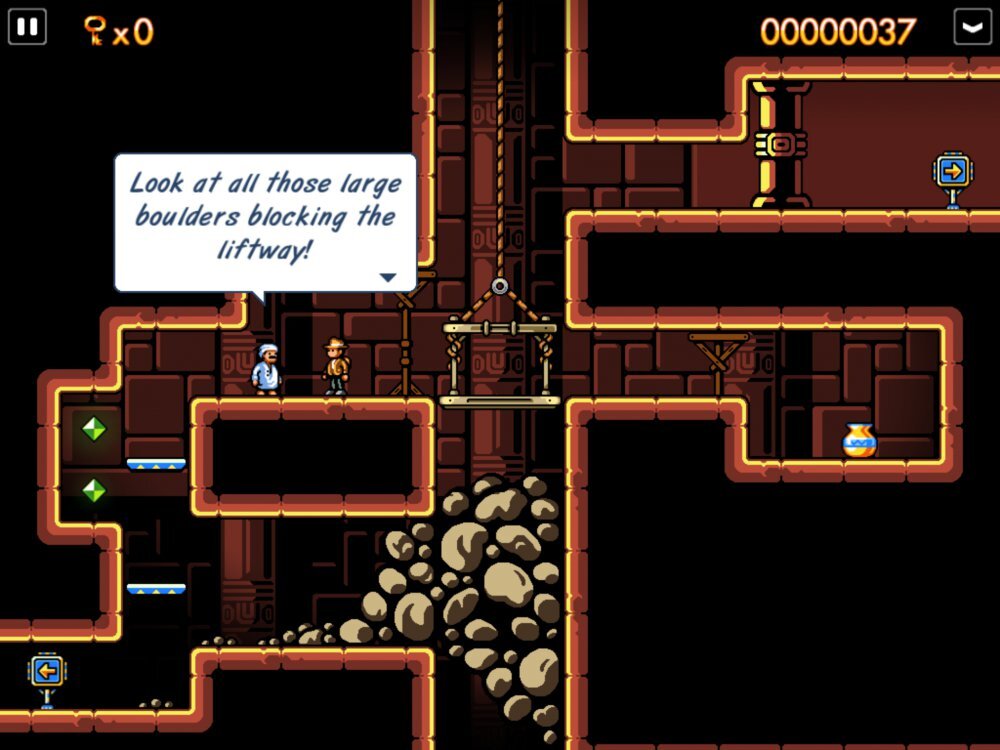
Task: Advance the boulder dialogue speech bubble
Action: pyautogui.click(x=388, y=277)
